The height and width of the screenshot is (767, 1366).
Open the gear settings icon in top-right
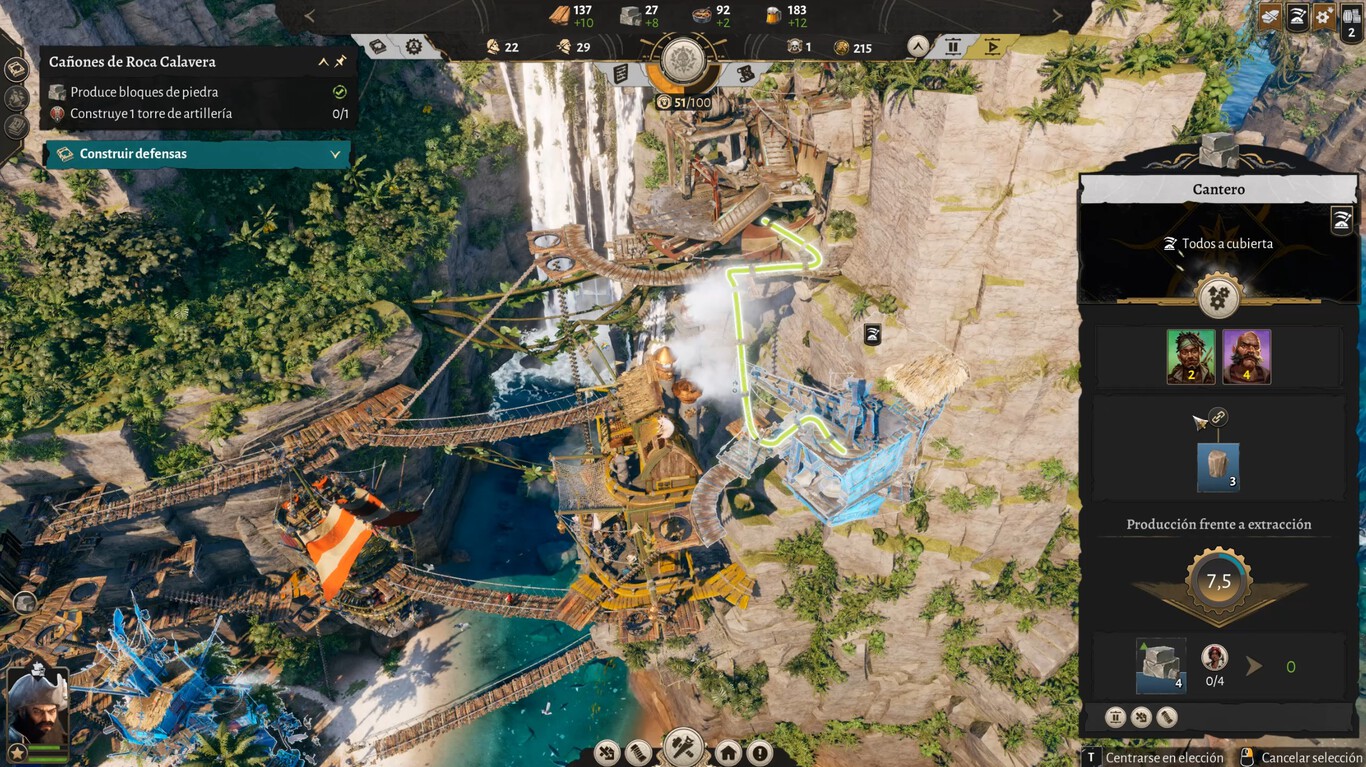coord(1324,16)
